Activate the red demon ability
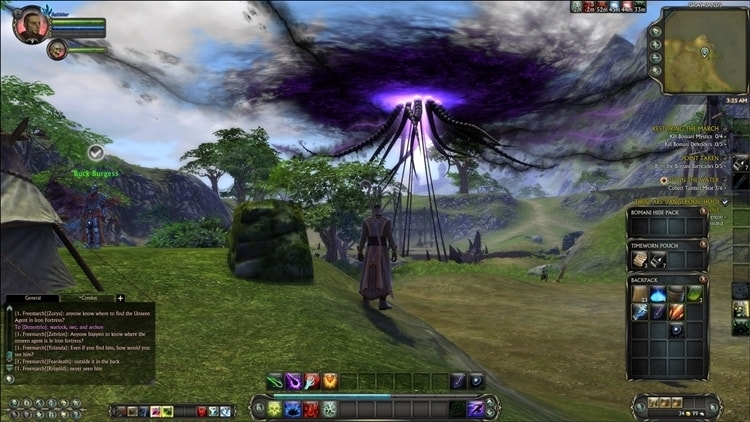 click(x=310, y=408)
